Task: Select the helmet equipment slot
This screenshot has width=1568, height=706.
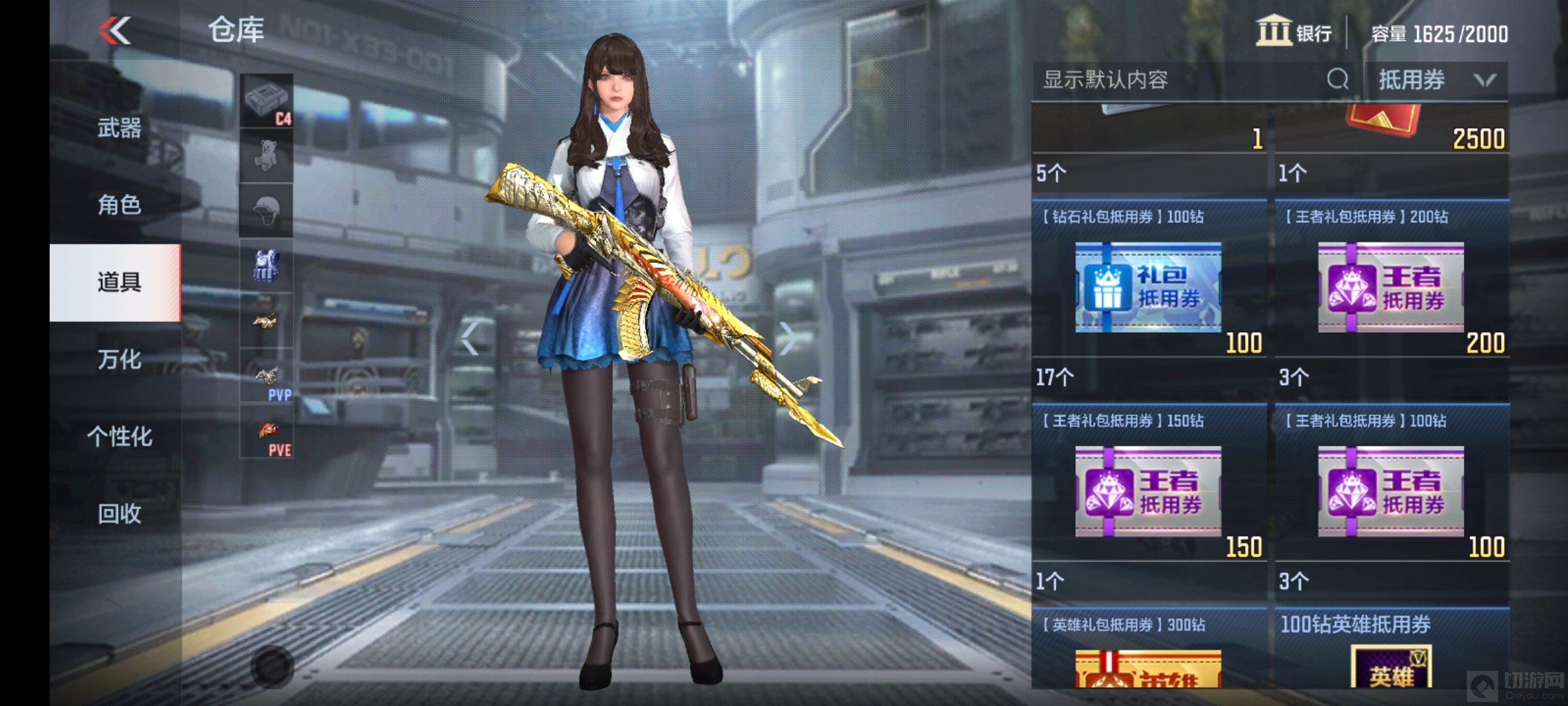Action: tap(267, 210)
